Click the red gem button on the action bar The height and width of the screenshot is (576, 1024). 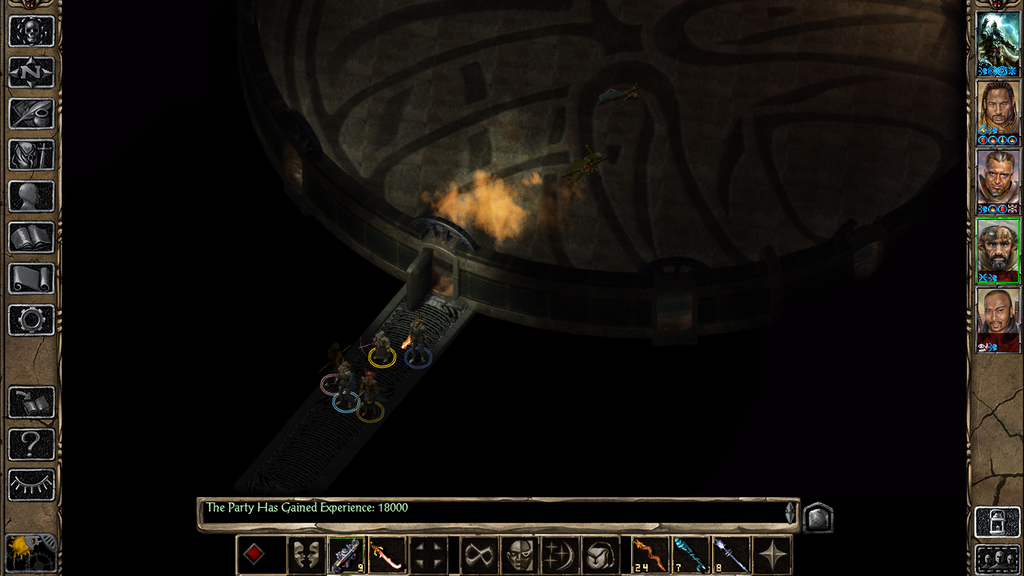[255, 555]
